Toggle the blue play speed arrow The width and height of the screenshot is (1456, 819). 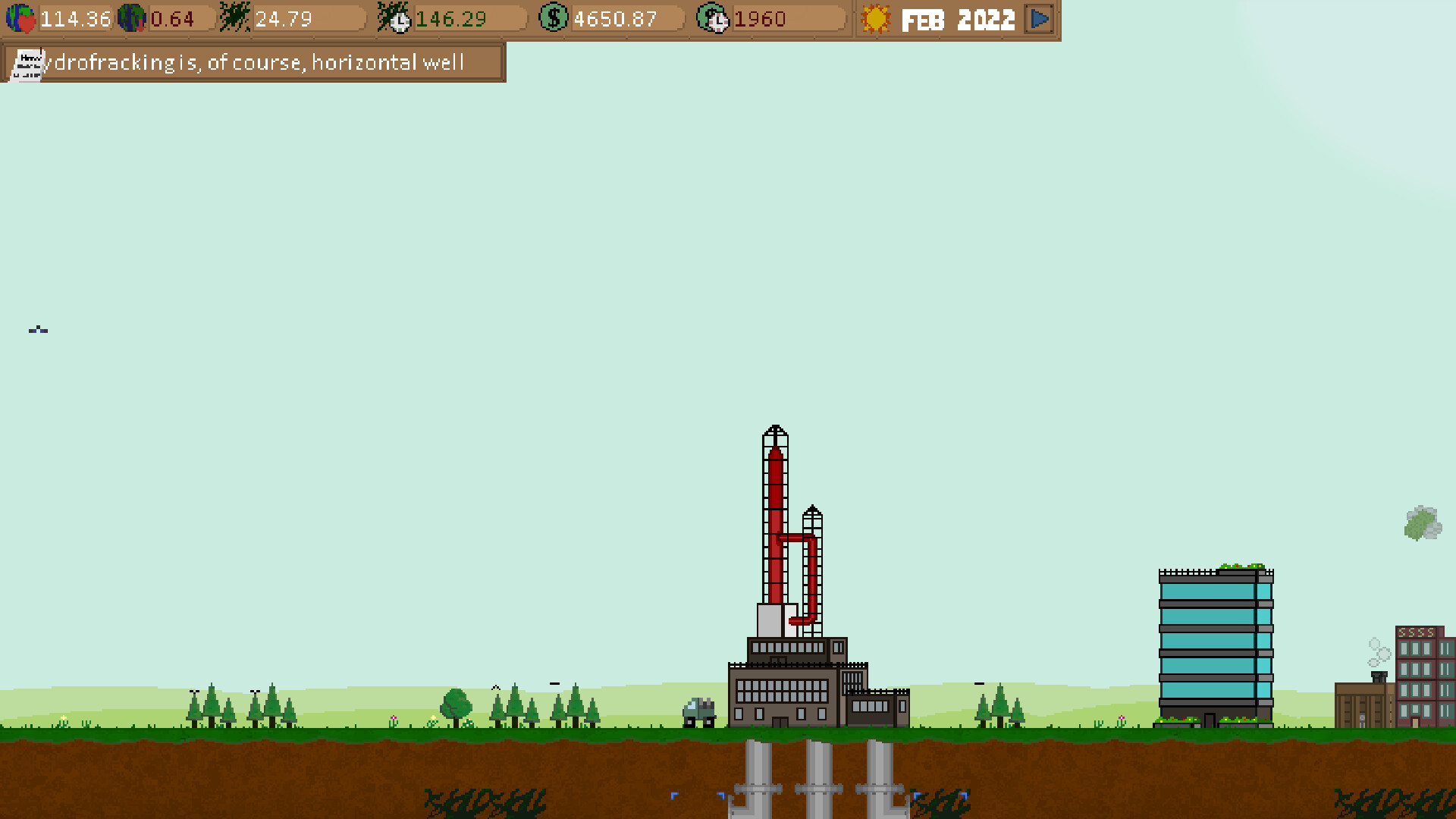pos(1040,19)
